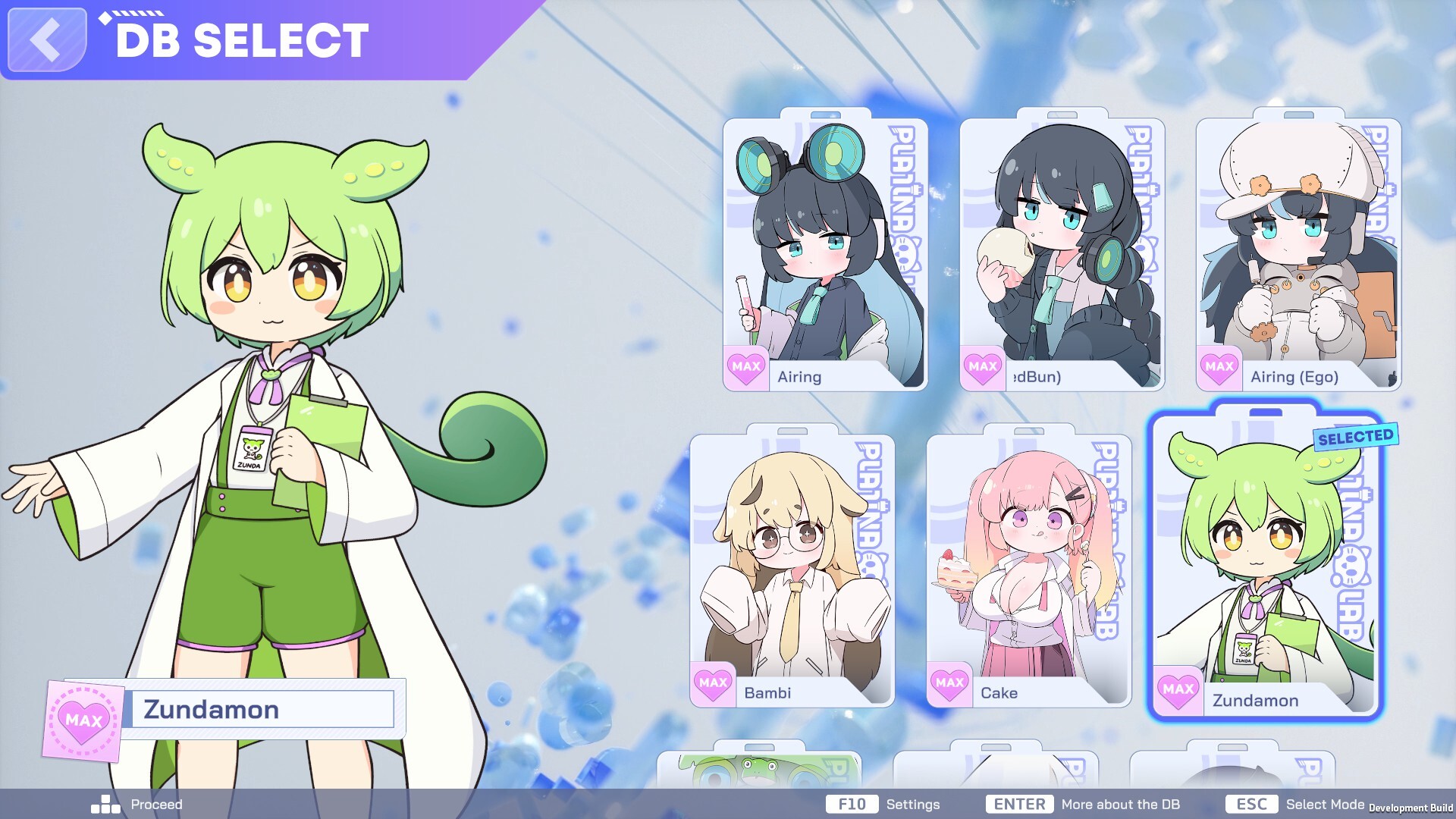
Task: Select the Airing (Ego) character card
Action: tap(1299, 250)
